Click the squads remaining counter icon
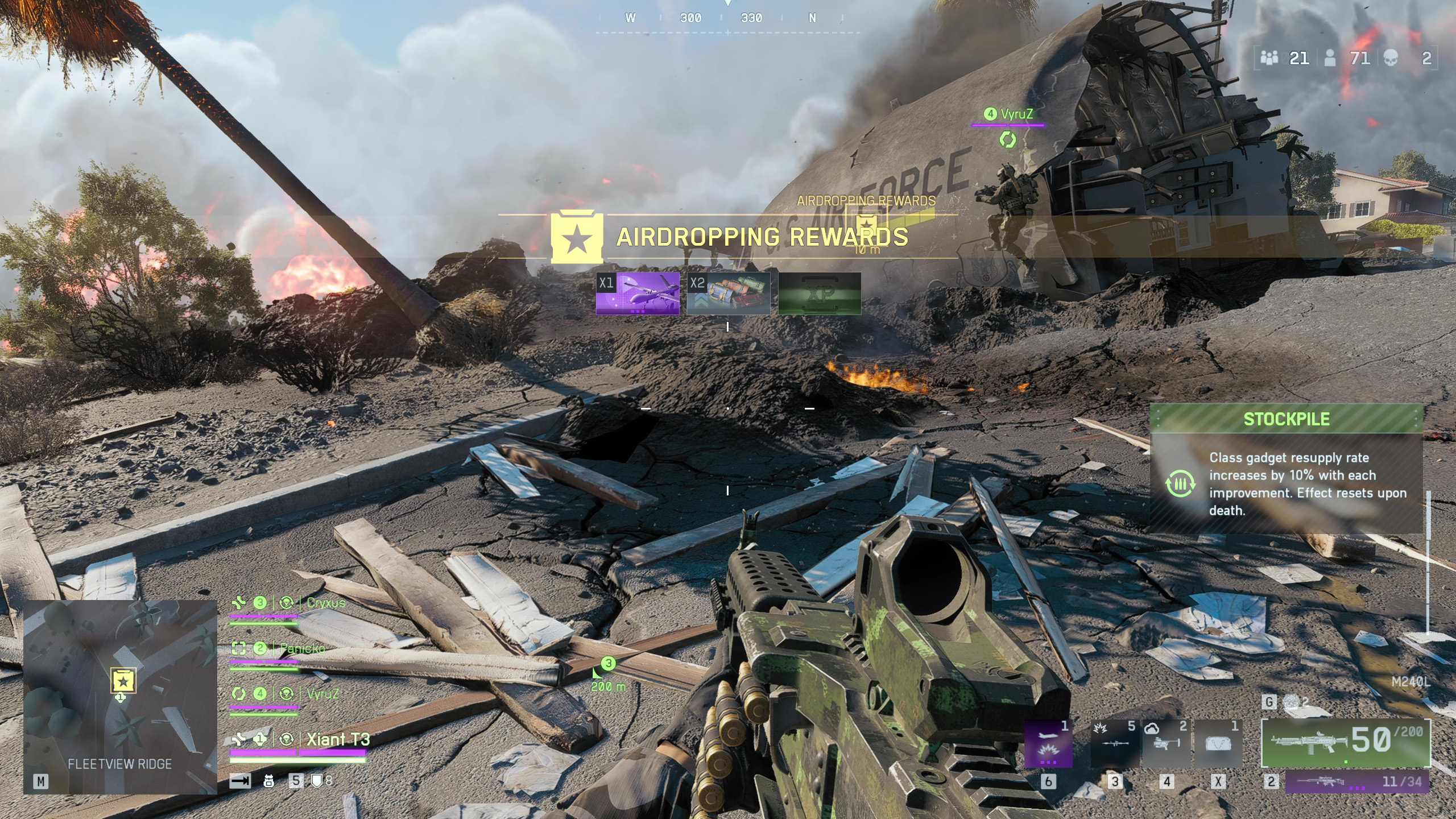 (x=1269, y=58)
